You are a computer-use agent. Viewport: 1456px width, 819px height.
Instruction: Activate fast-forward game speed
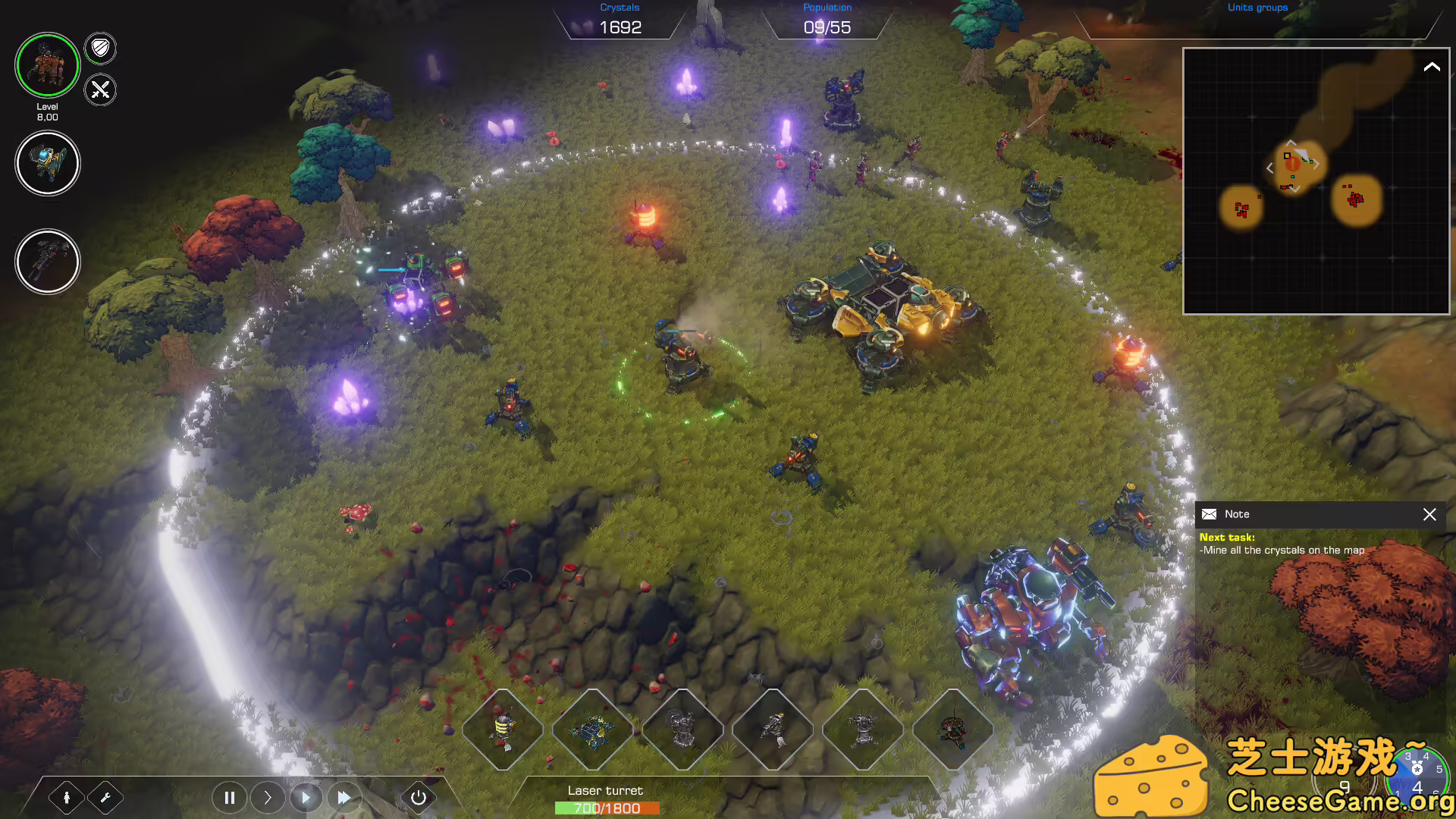click(344, 797)
